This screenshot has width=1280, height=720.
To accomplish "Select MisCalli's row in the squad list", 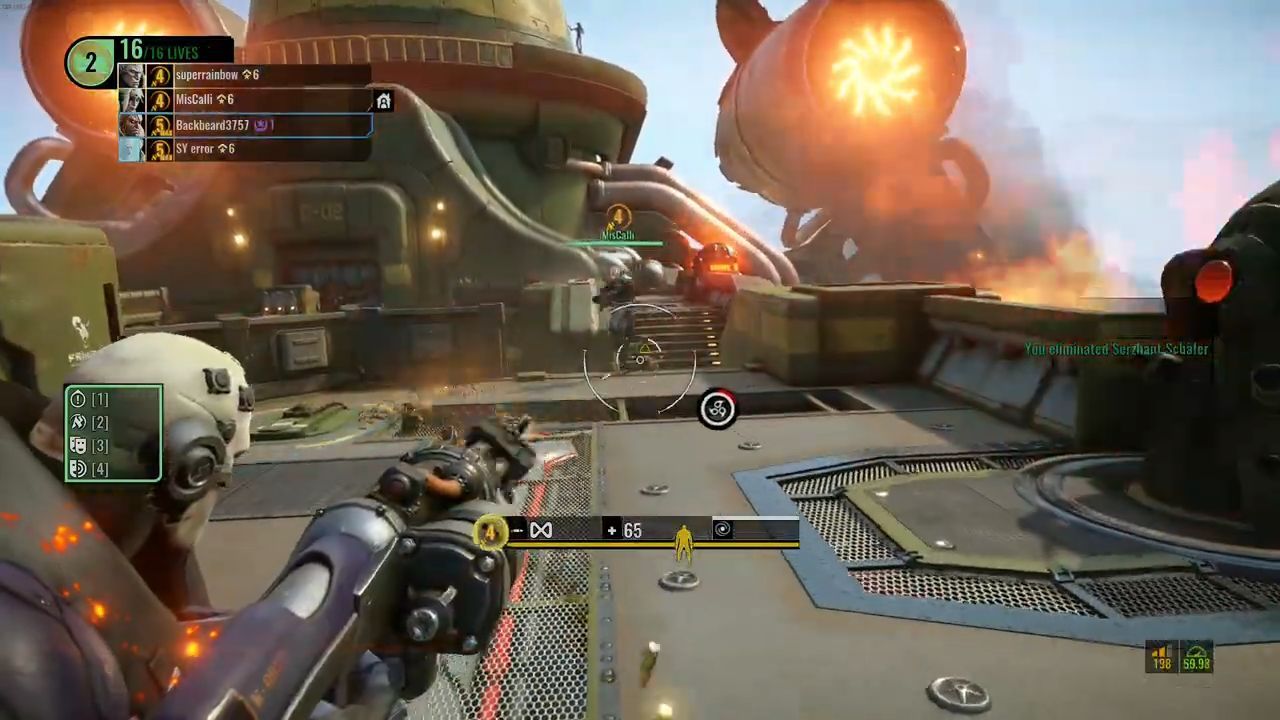I will coord(245,100).
